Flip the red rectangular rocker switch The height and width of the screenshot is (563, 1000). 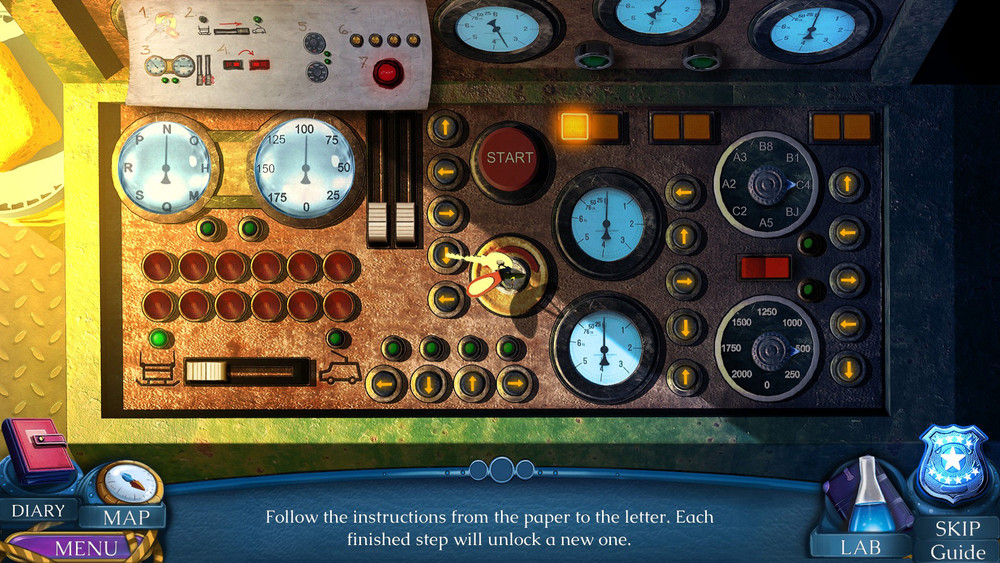pos(764,268)
